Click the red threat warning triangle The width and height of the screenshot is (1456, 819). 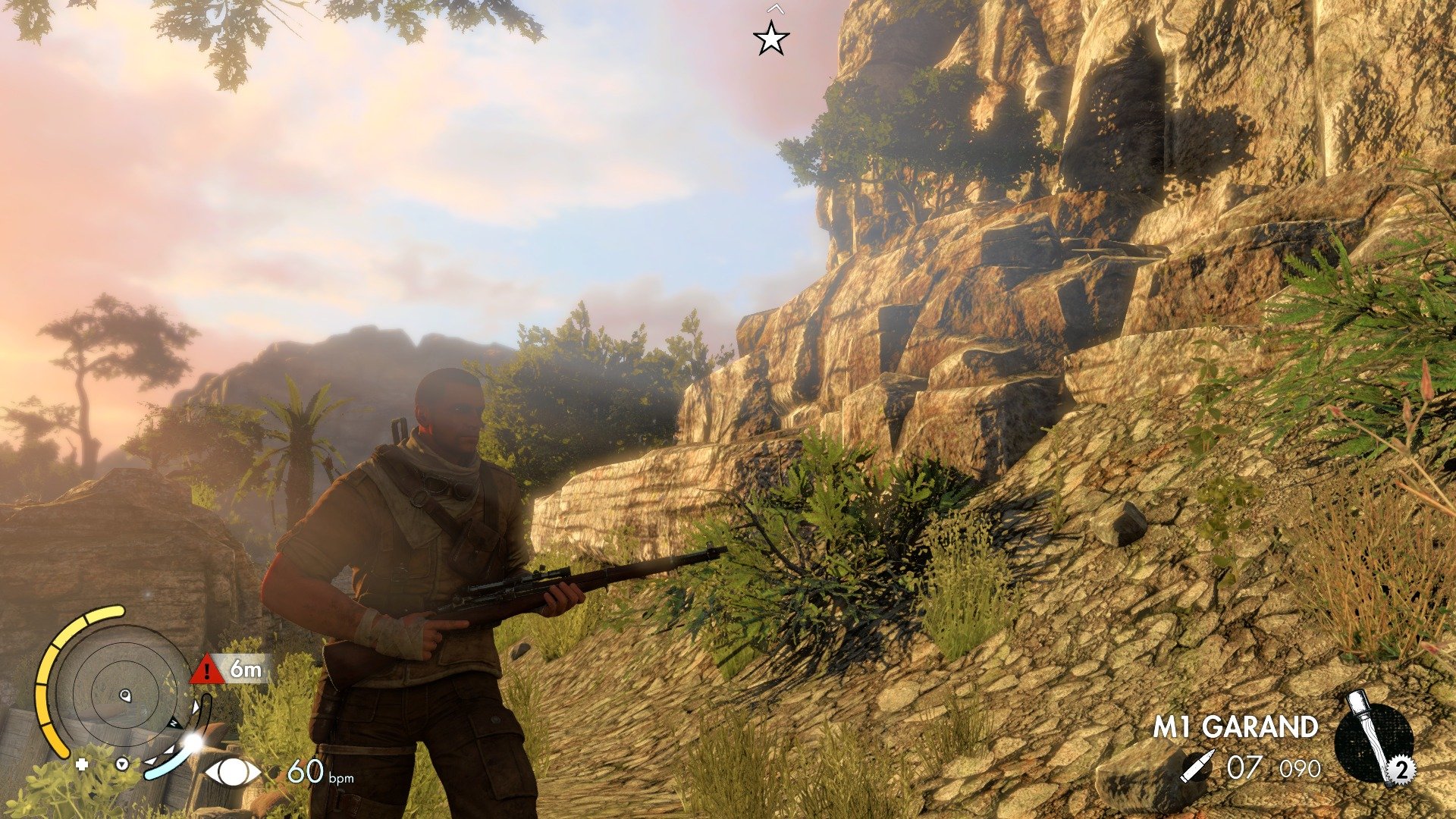207,670
